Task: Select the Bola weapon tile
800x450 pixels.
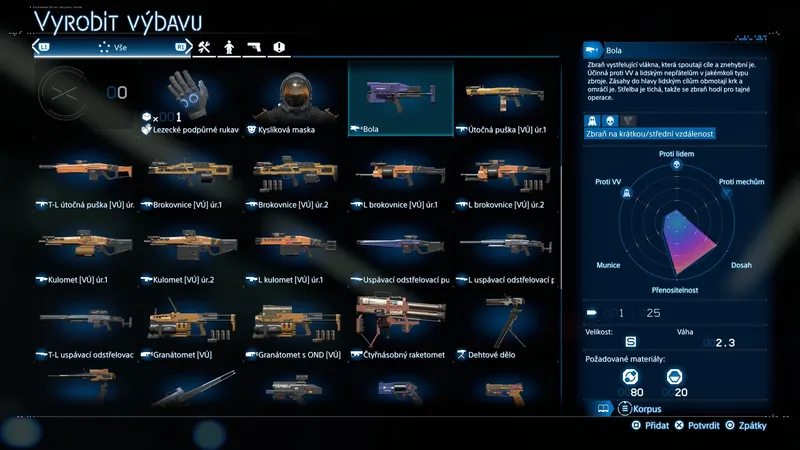Action: 400,98
